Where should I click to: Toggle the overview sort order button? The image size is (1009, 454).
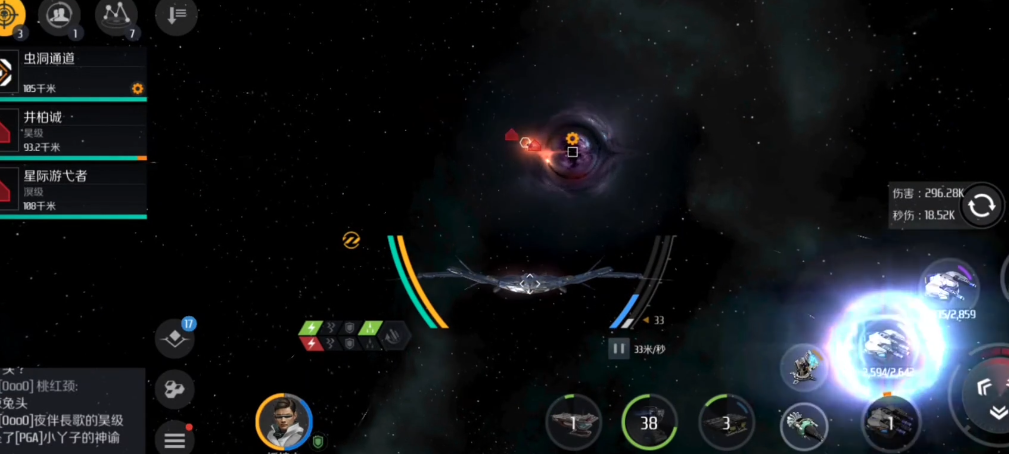176,14
